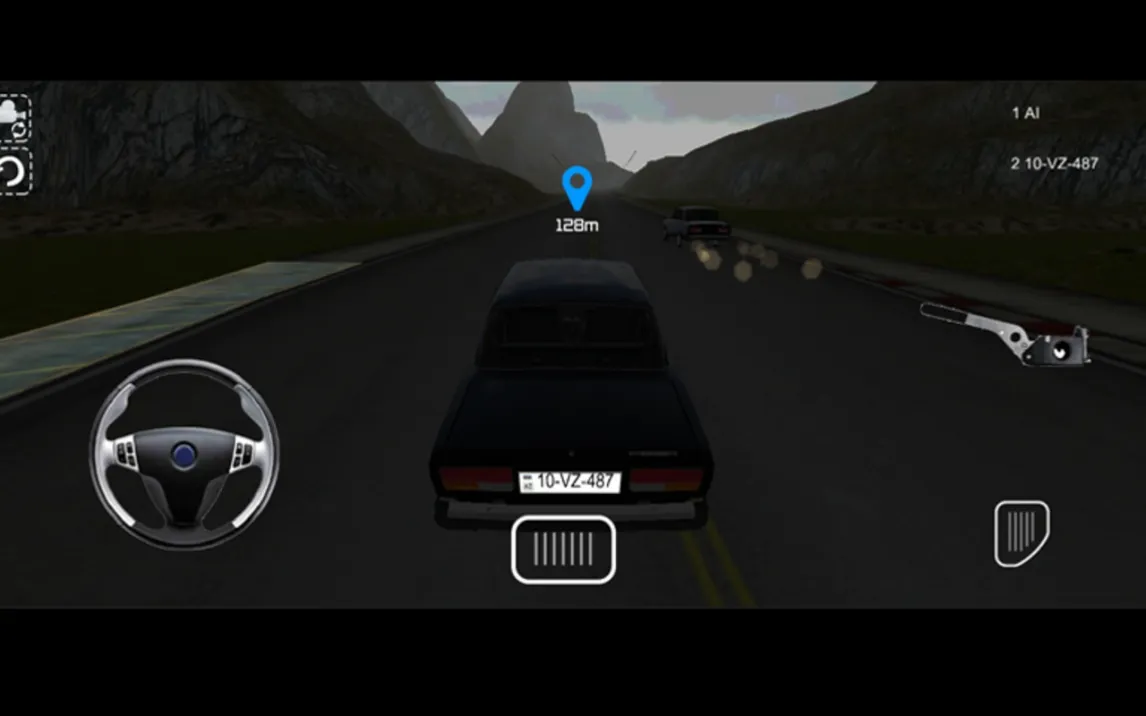Click the steering wheel control
1146x716 pixels.
tap(184, 454)
